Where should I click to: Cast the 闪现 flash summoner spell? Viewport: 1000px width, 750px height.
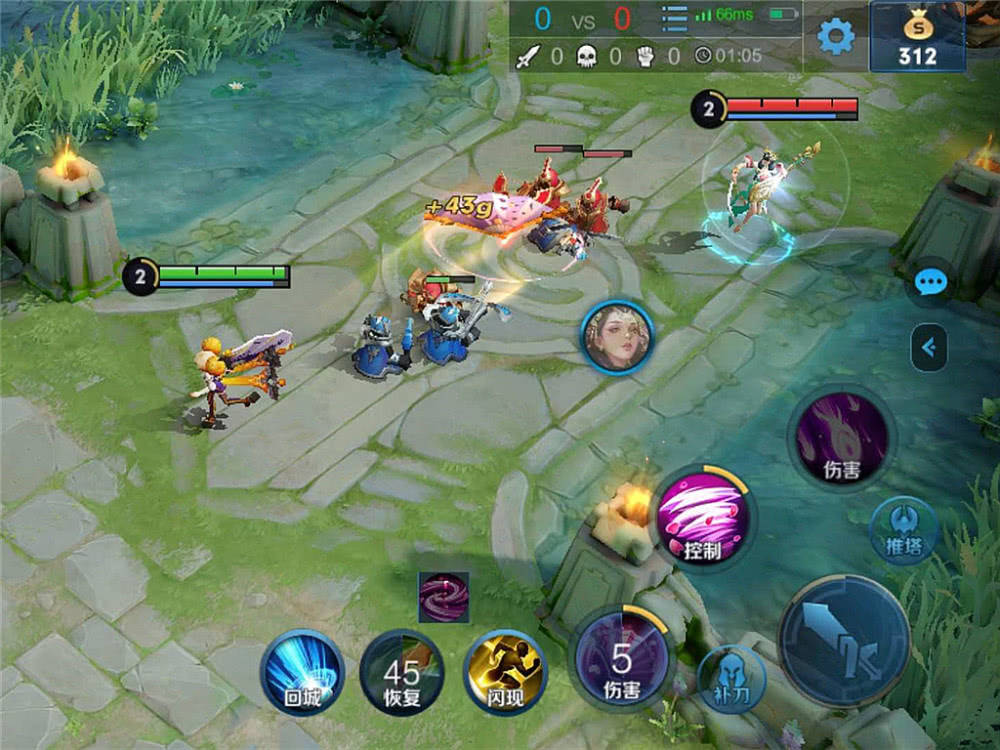pos(504,672)
